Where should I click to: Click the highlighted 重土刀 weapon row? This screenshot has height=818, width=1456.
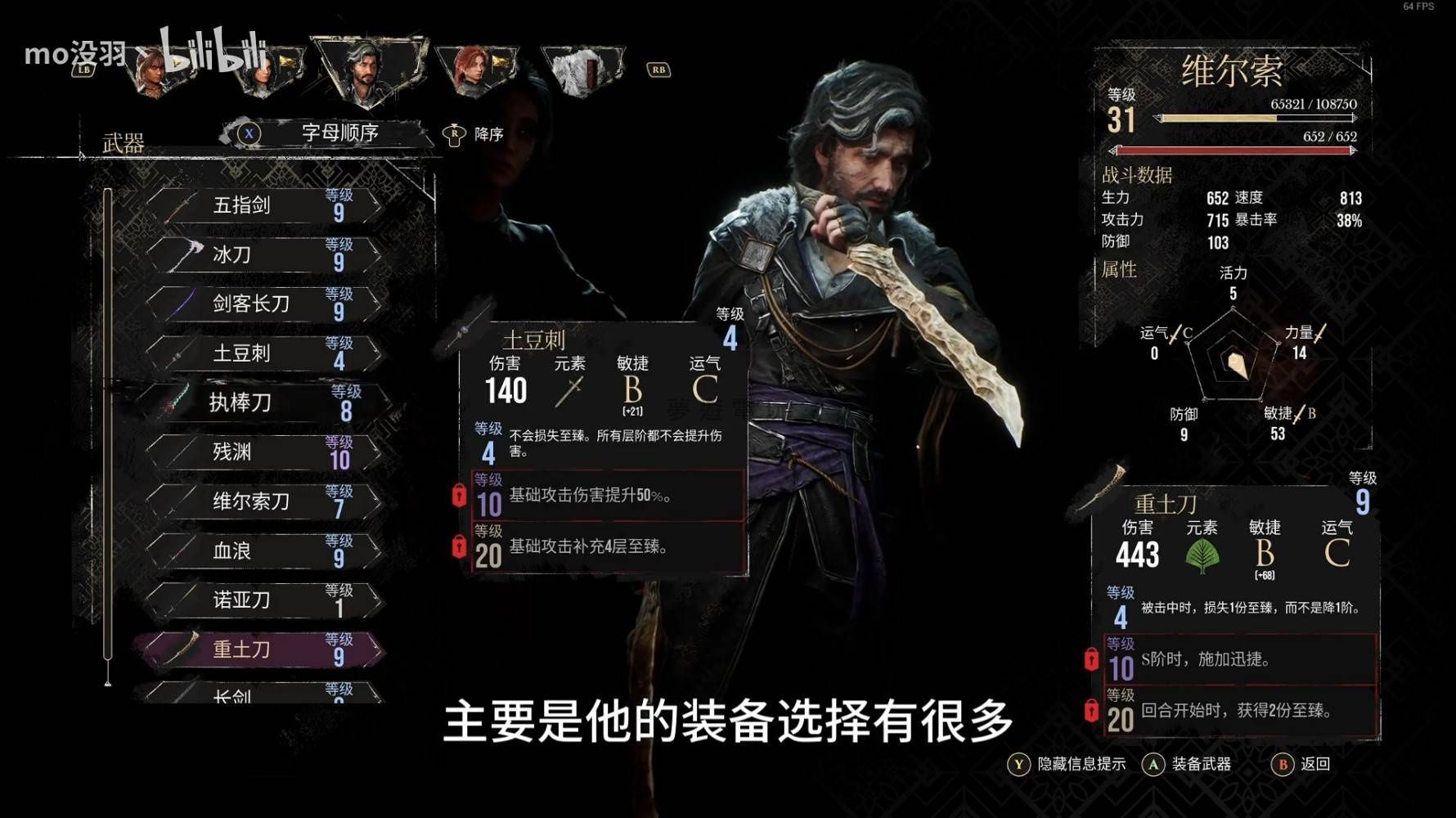click(262, 649)
